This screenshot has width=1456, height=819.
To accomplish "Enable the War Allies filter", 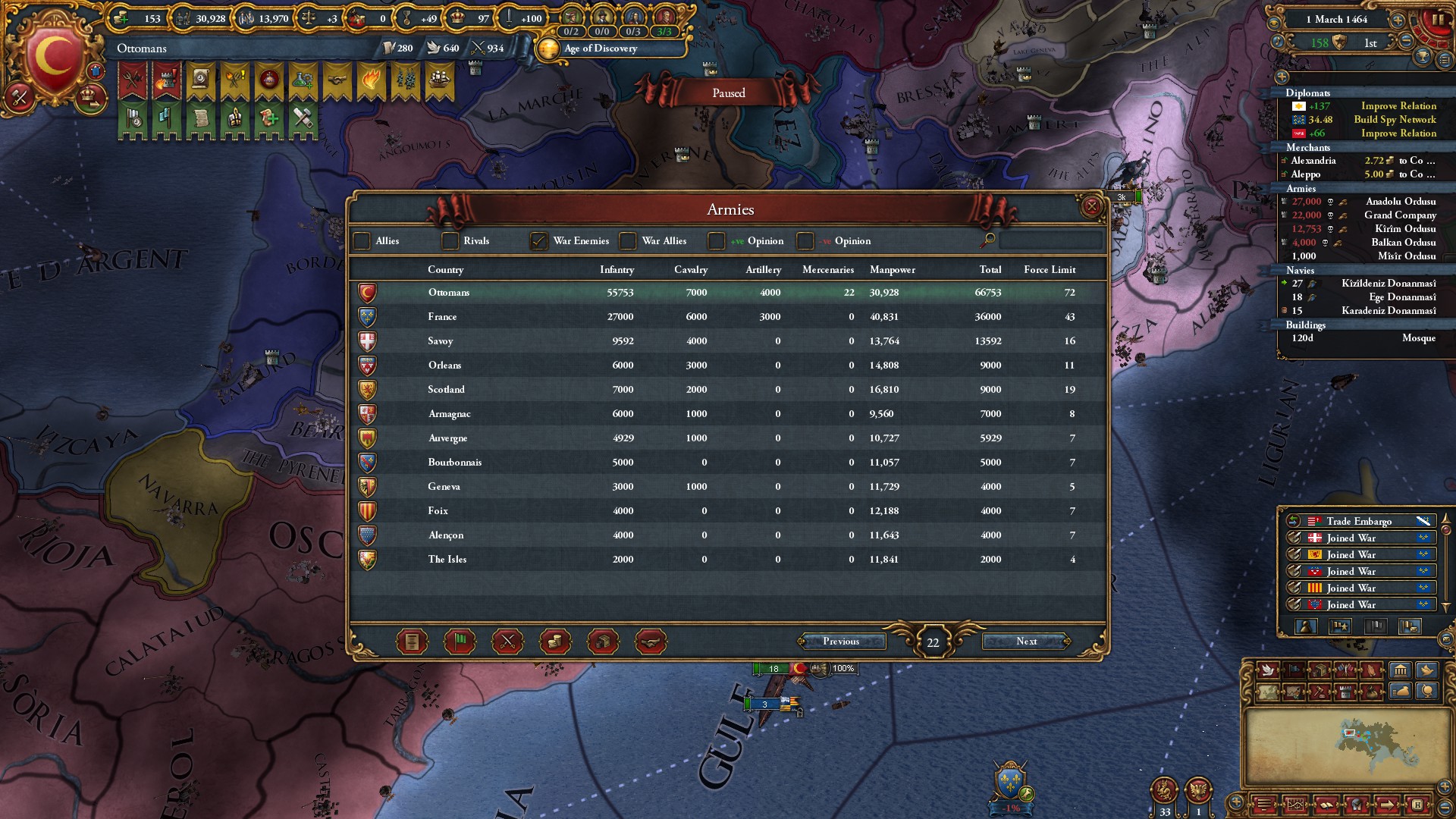I will [x=628, y=241].
